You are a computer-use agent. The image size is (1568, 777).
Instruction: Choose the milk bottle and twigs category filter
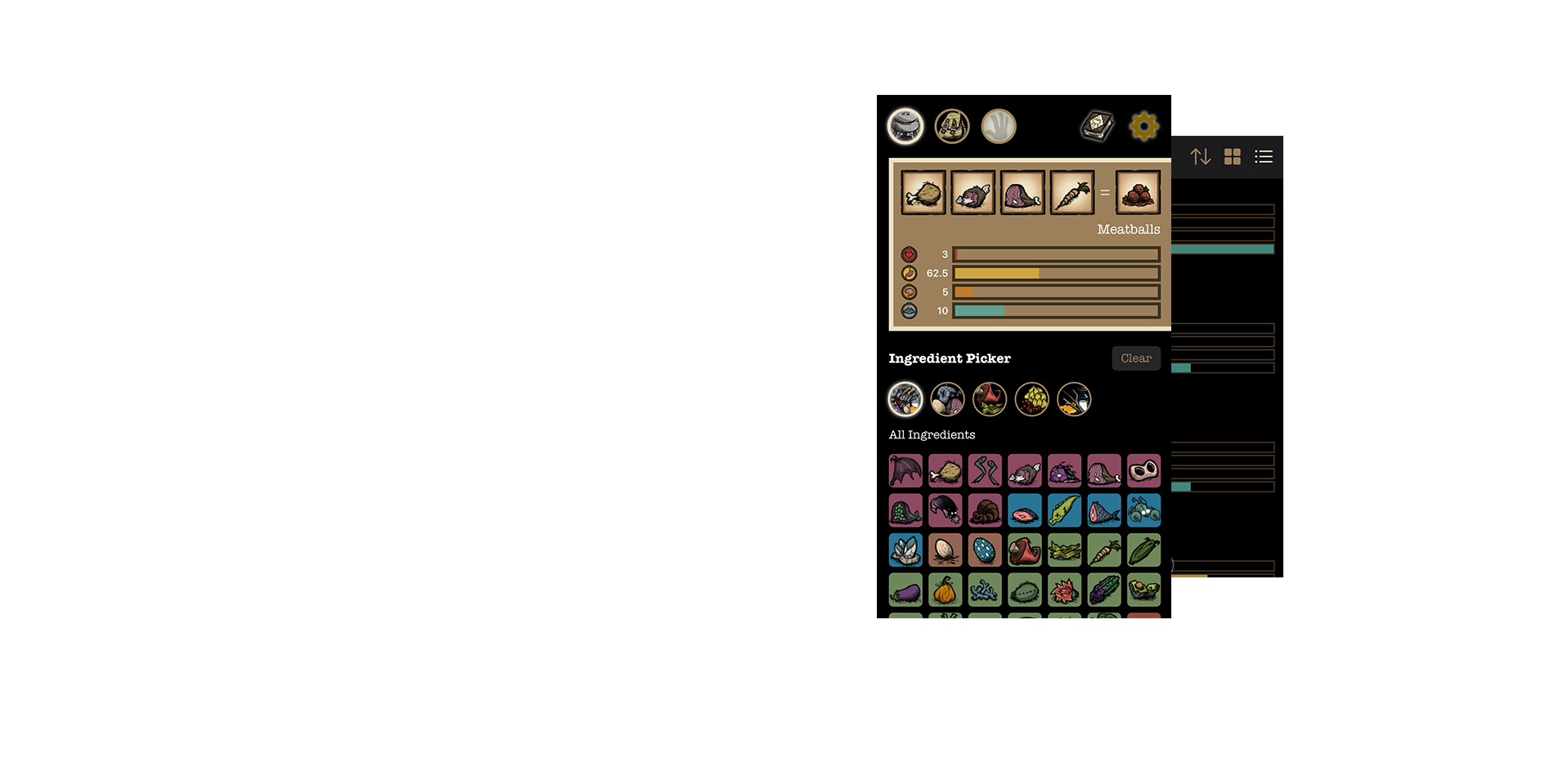tap(1074, 400)
